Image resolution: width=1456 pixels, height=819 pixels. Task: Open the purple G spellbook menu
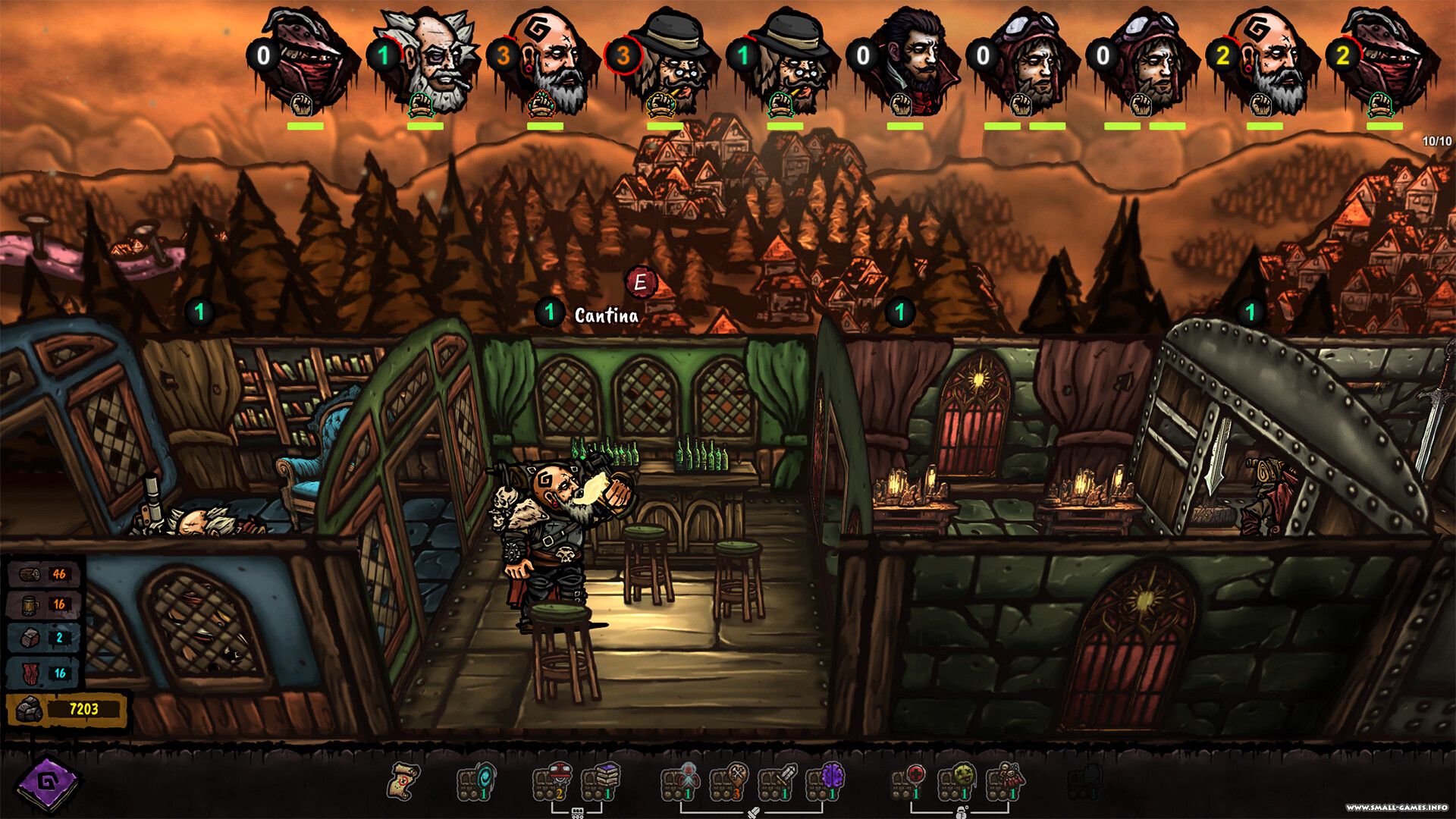click(x=47, y=783)
